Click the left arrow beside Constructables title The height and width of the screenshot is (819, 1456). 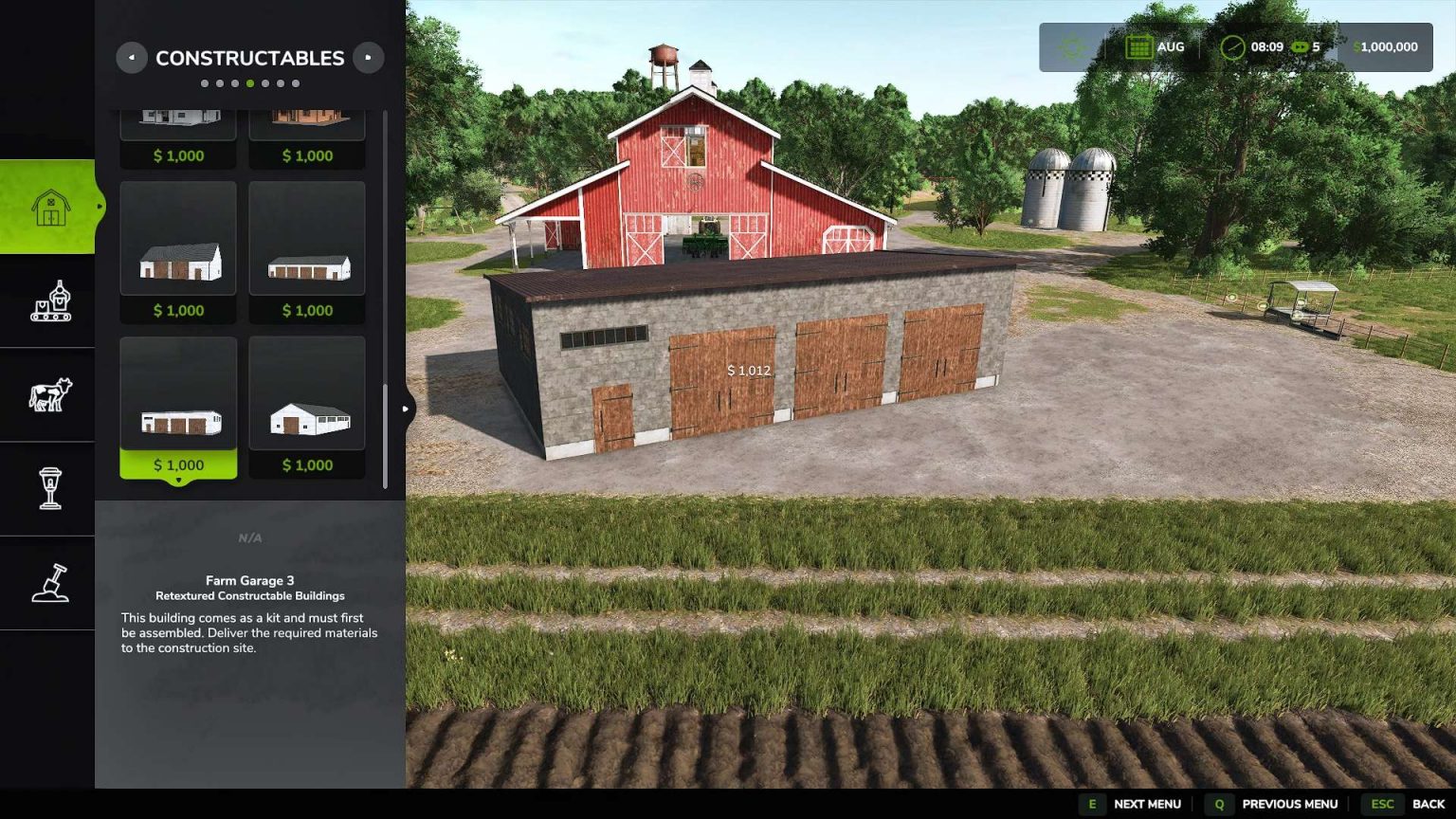(131, 58)
